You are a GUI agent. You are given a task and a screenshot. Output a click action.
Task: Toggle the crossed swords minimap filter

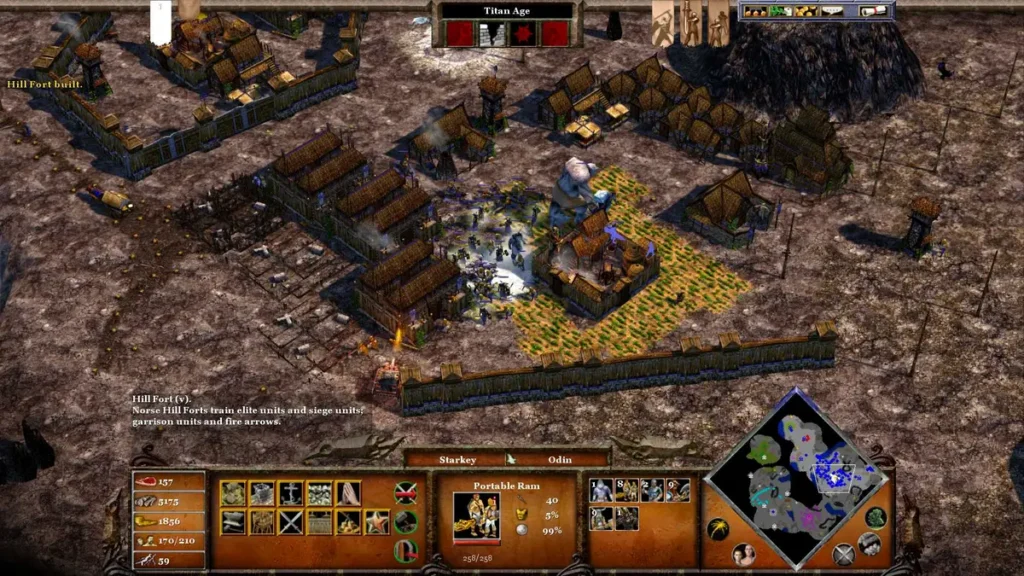point(844,553)
